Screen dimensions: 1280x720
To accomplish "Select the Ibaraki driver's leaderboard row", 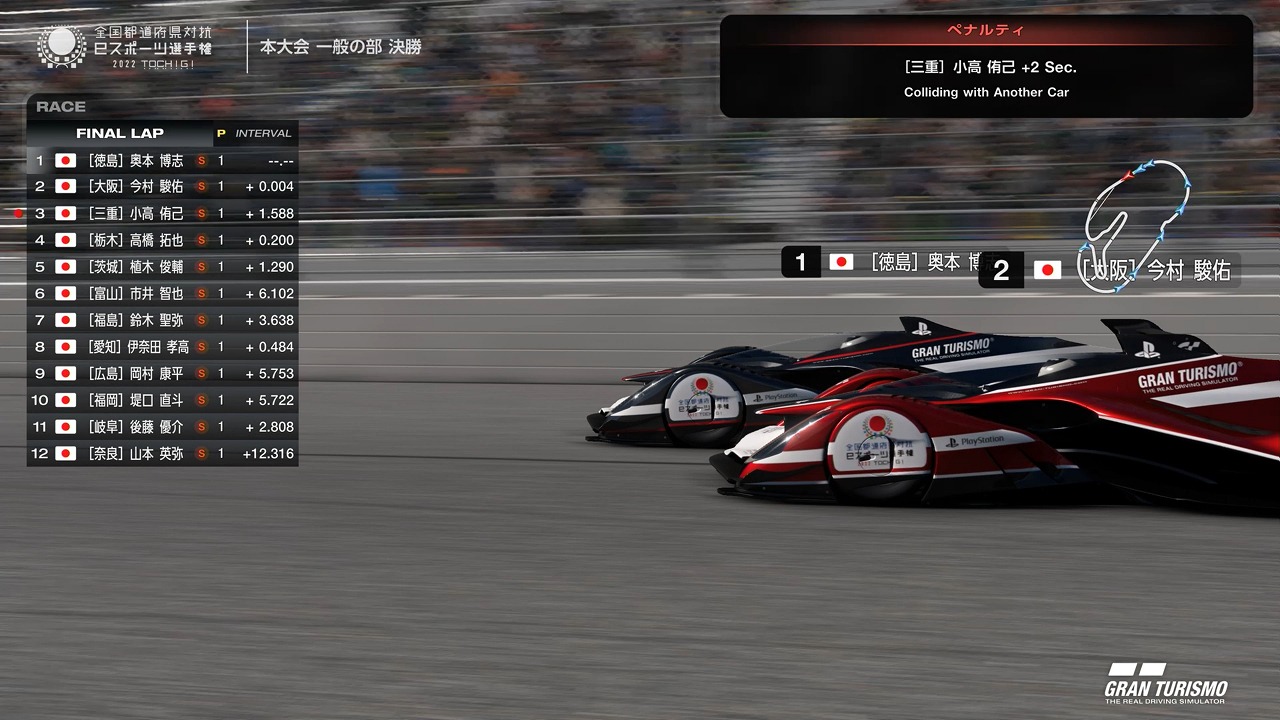I will (162, 267).
